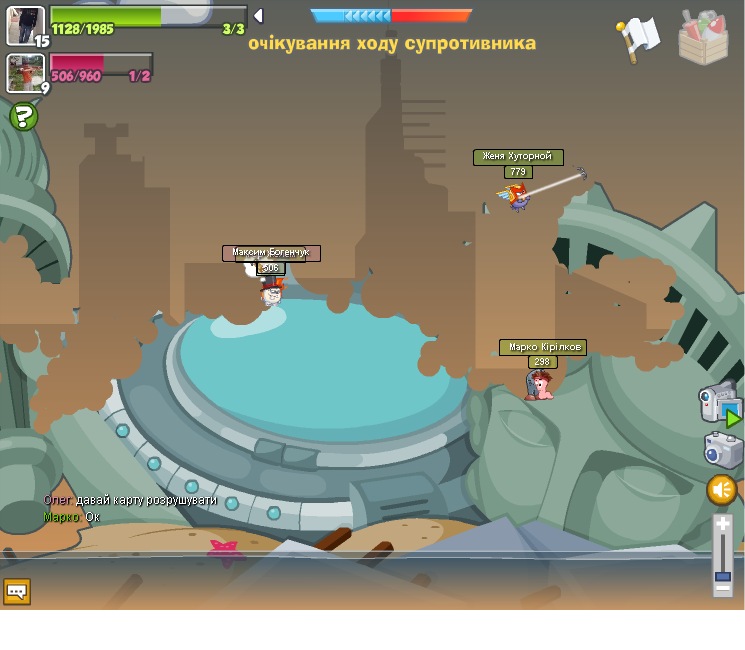Open the weapons crate inventory
Screen dimensions: 745x650
(x=703, y=38)
